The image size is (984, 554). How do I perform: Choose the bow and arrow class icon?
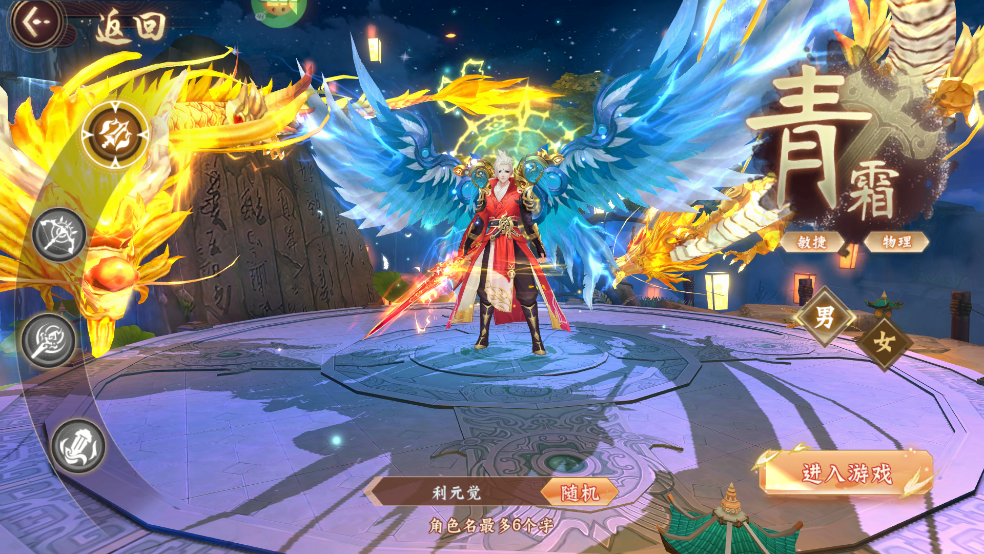[60, 235]
